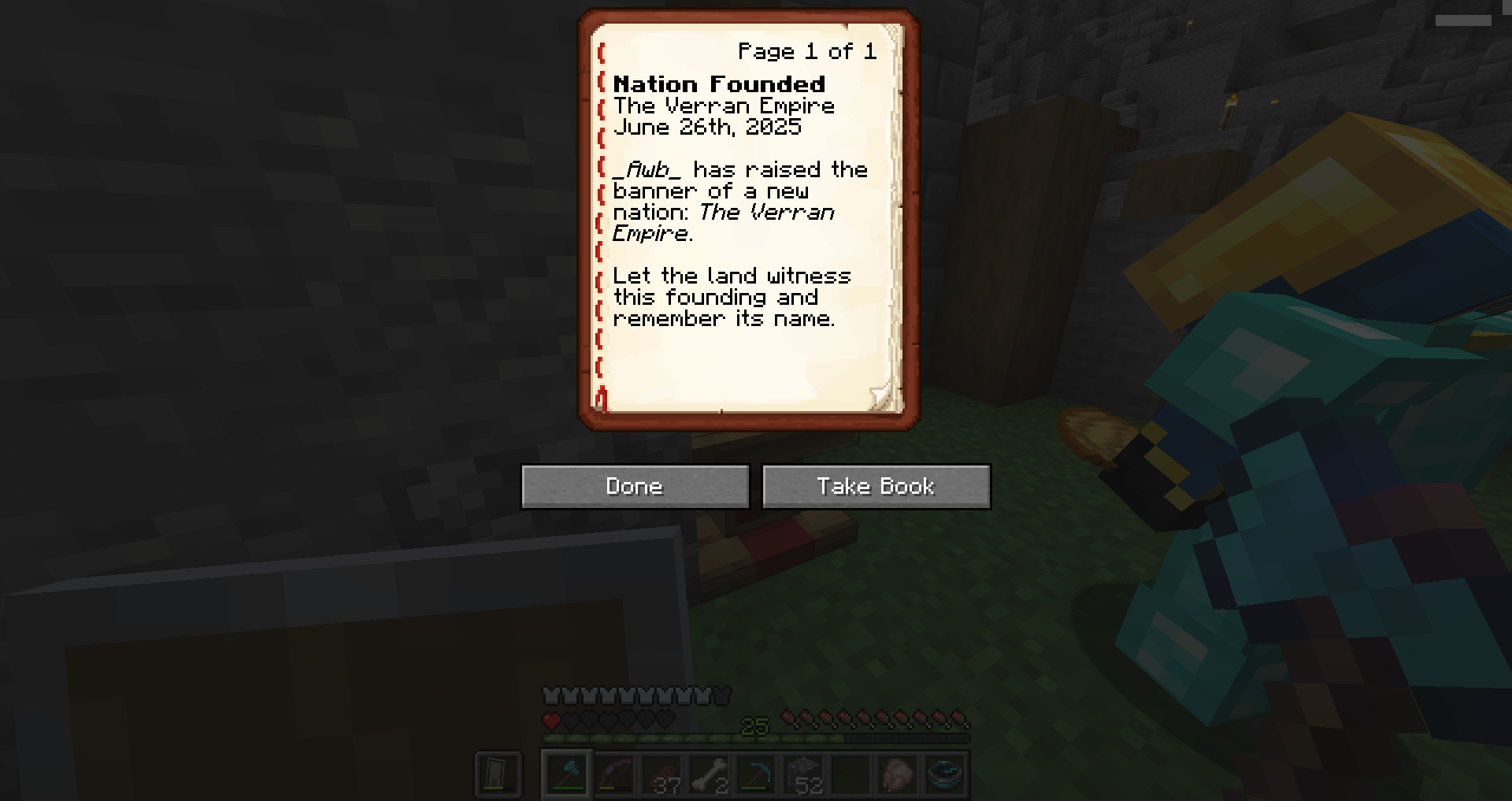Select the cooked meat stack of 37
1512x801 pixels.
(662, 775)
